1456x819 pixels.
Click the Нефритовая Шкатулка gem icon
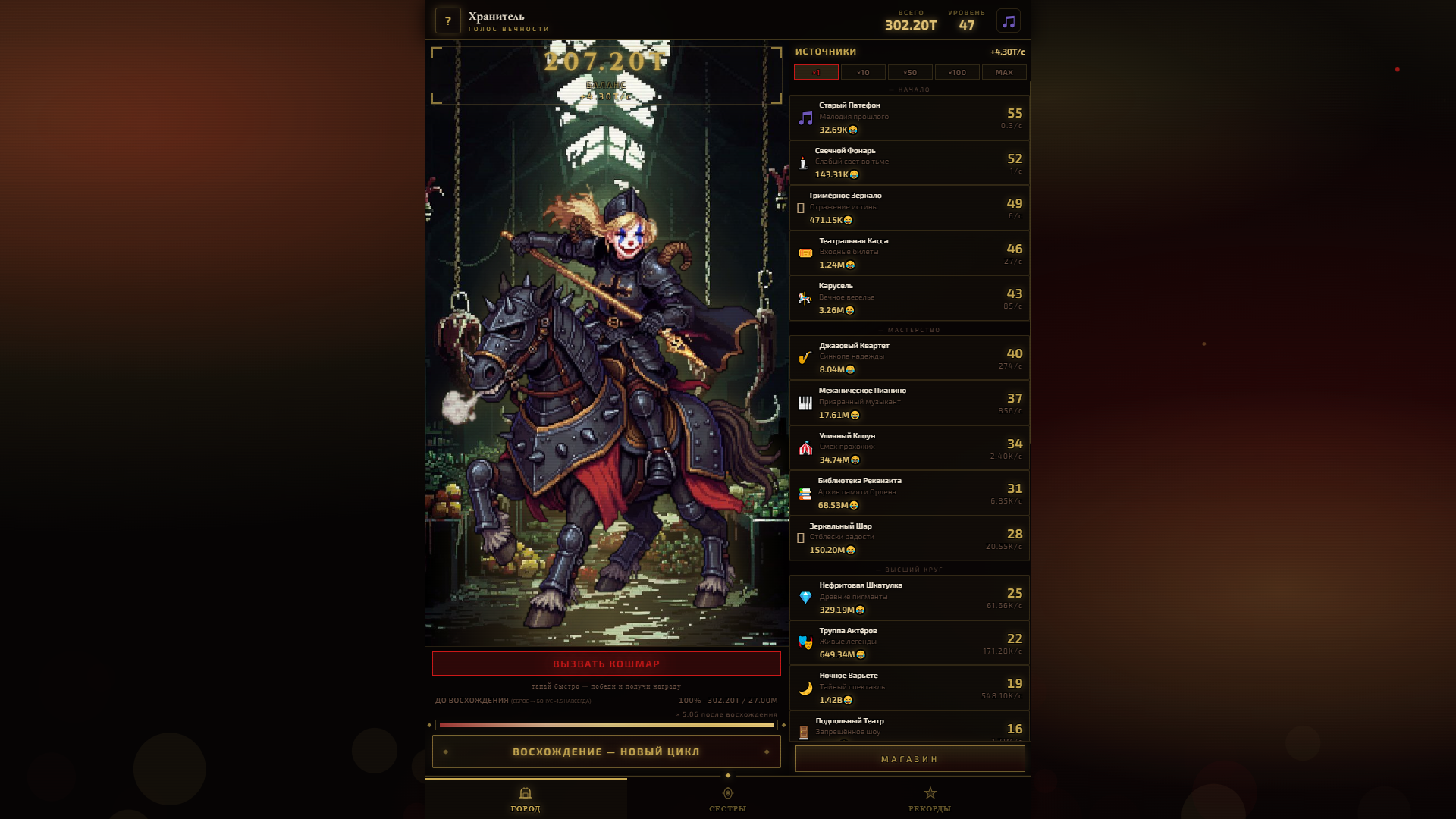[804, 597]
